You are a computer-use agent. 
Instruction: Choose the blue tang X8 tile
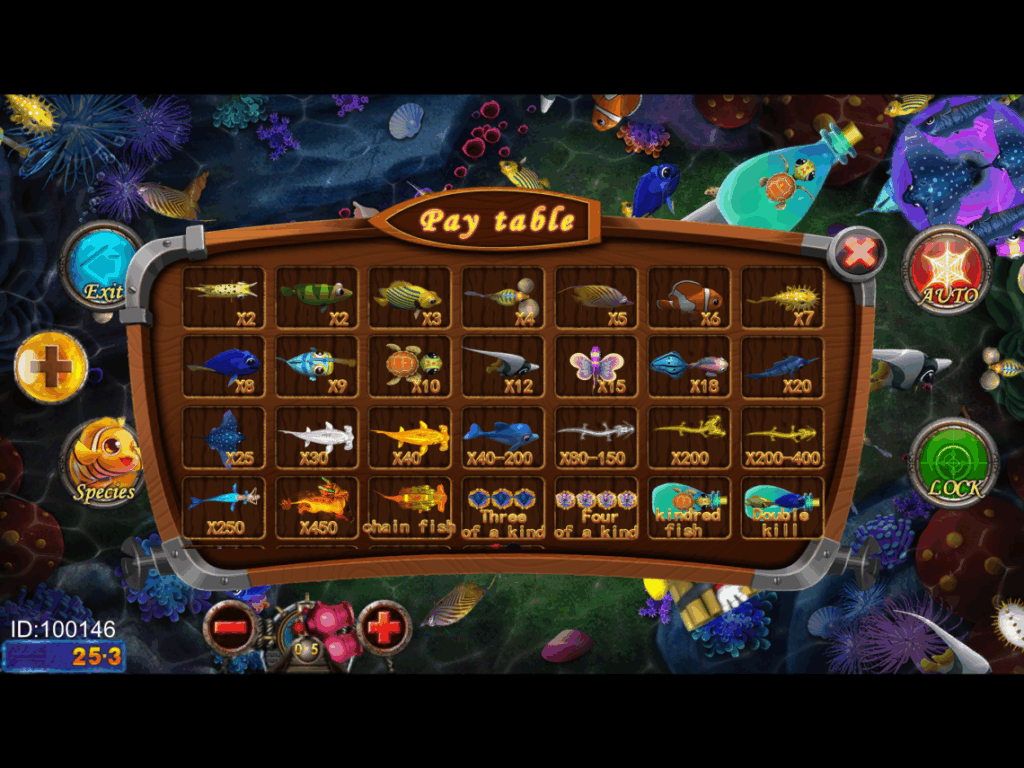coord(224,367)
